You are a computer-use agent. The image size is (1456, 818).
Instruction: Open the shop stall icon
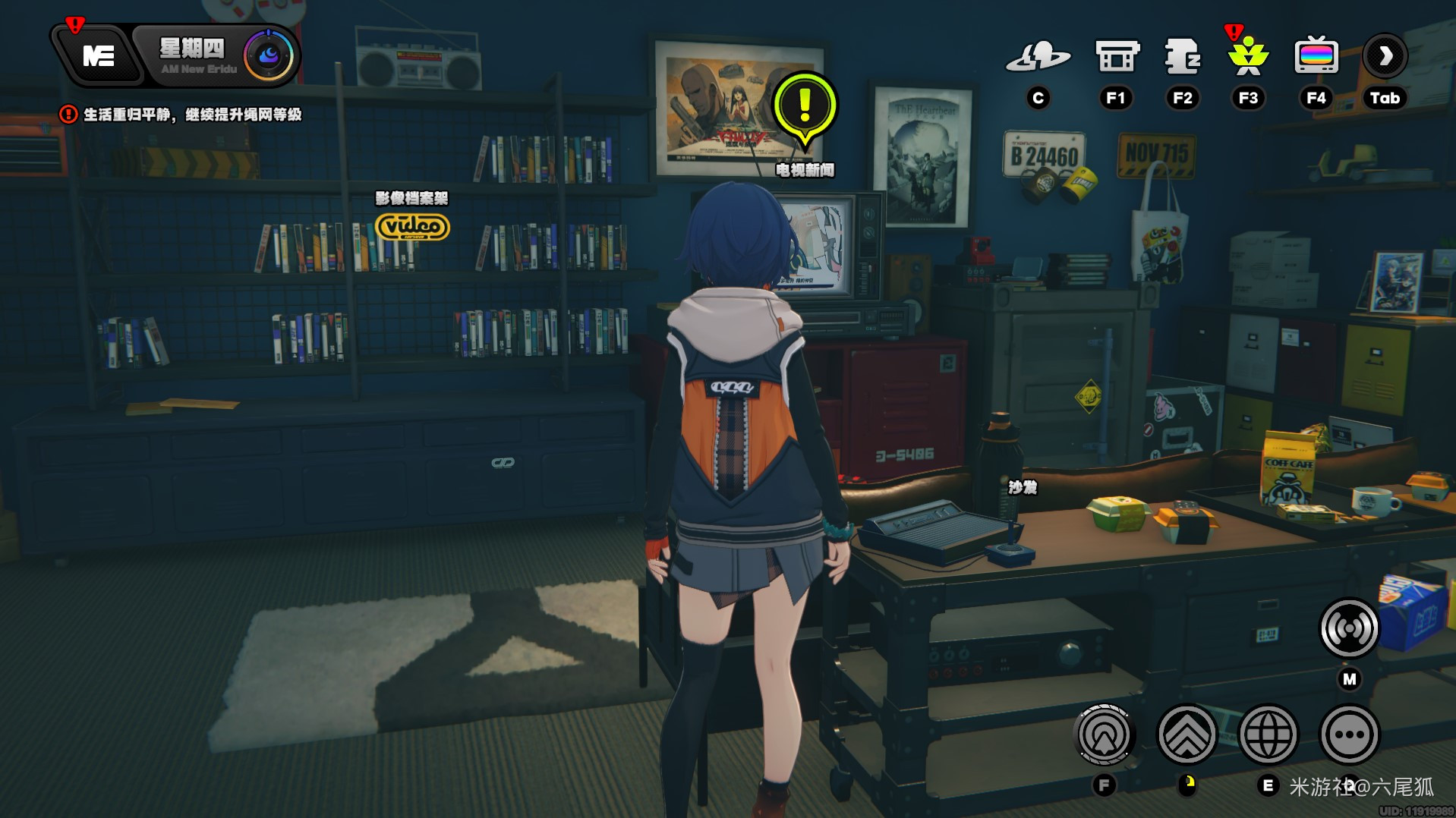tap(1117, 57)
